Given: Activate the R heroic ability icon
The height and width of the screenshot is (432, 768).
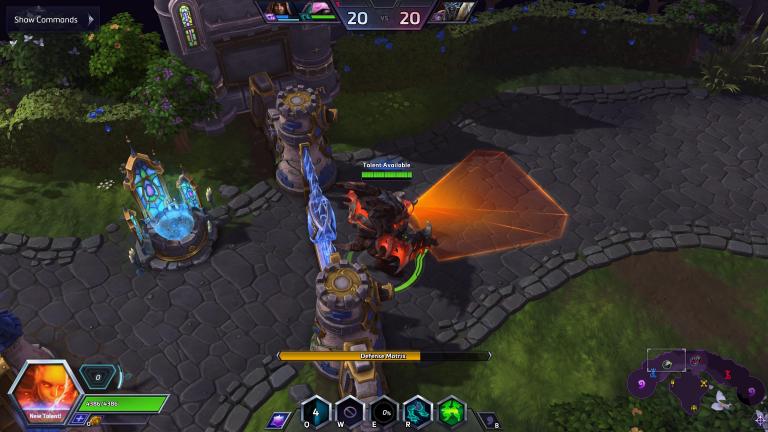Looking at the screenshot, I should [417, 412].
